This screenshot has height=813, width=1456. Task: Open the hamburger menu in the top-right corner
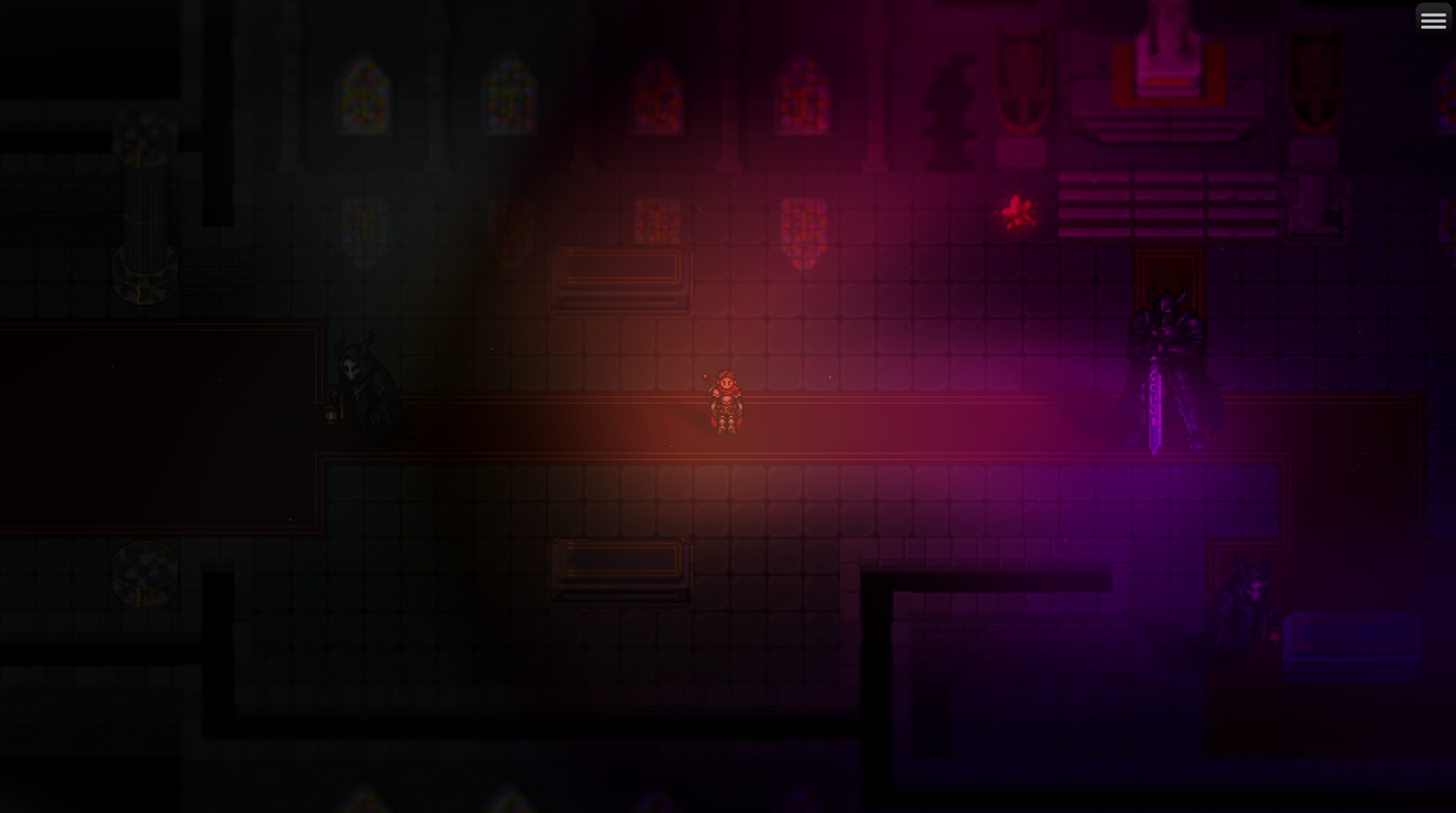click(x=1433, y=19)
